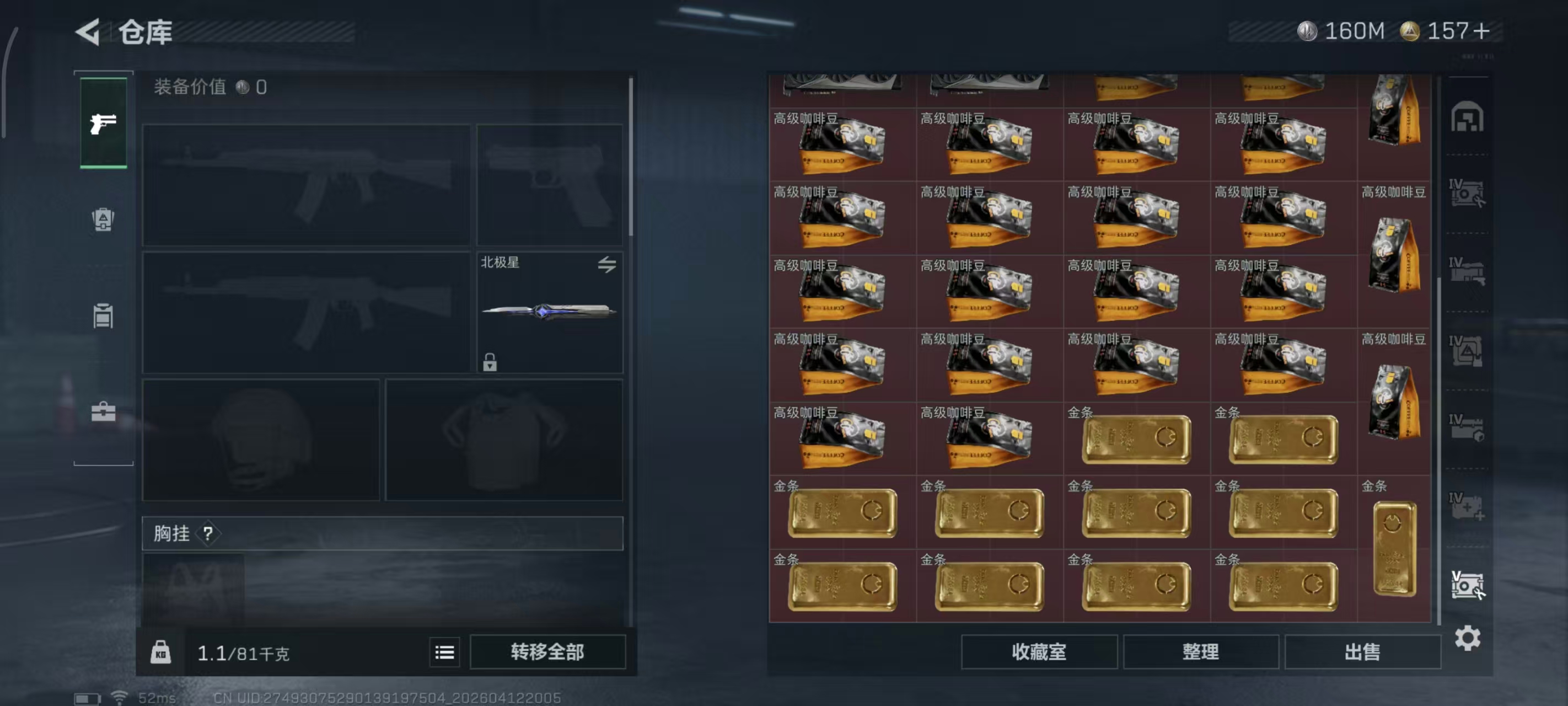Toggle the lock on the 北极星 knife
Image resolution: width=1568 pixels, height=706 pixels.
coord(491,363)
